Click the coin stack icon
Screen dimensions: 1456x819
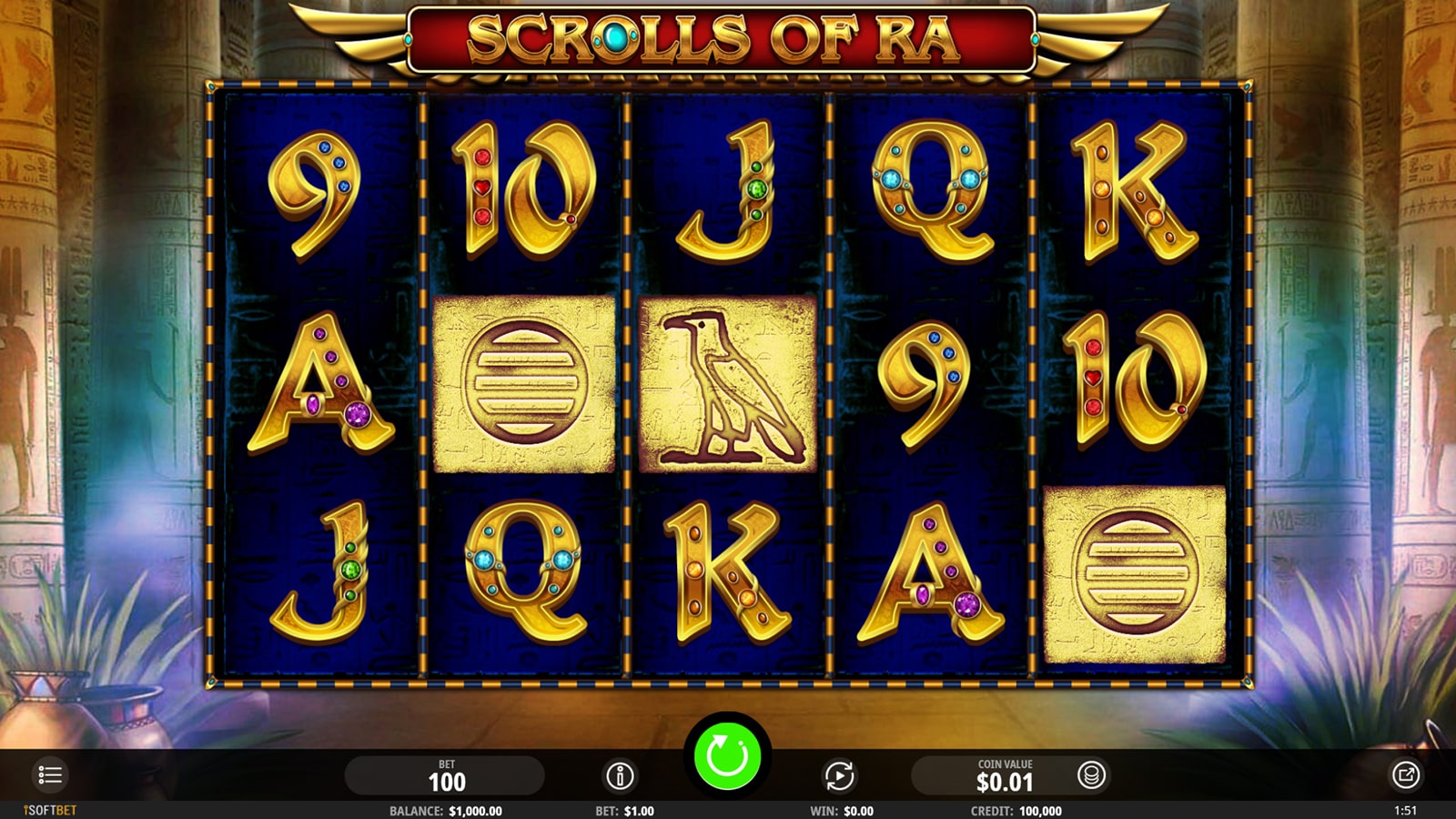click(x=1091, y=776)
